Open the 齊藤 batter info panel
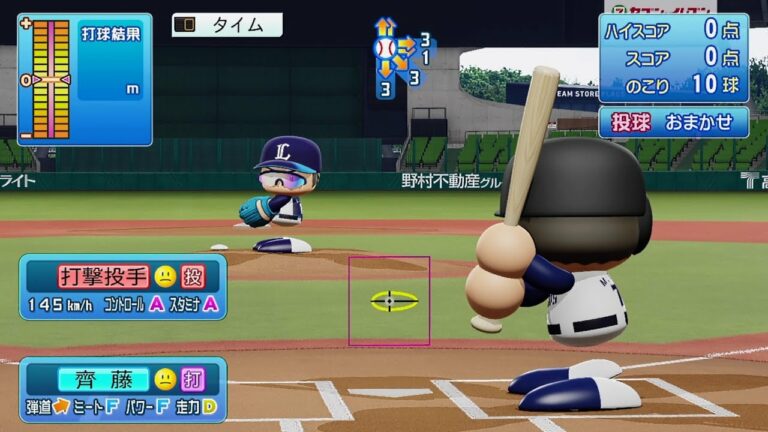Image resolution: width=768 pixels, height=432 pixels. 123,390
